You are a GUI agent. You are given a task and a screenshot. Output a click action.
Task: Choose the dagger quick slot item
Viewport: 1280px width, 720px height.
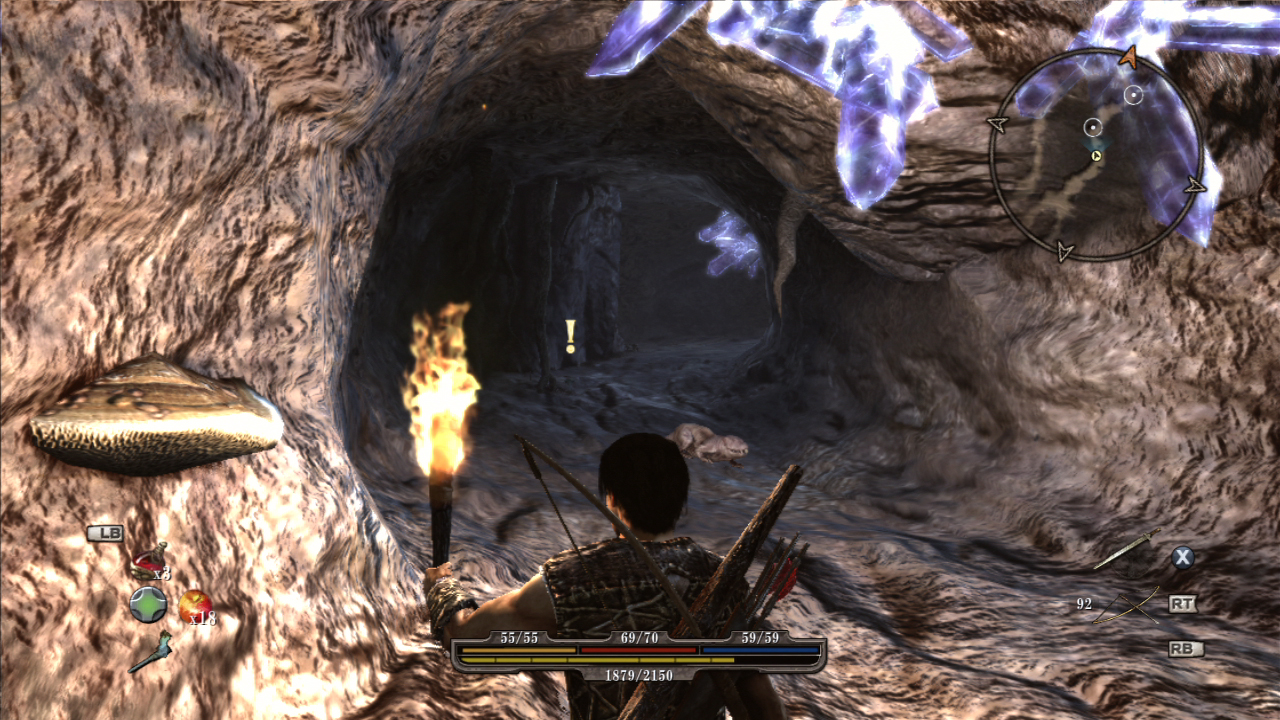pos(150,651)
